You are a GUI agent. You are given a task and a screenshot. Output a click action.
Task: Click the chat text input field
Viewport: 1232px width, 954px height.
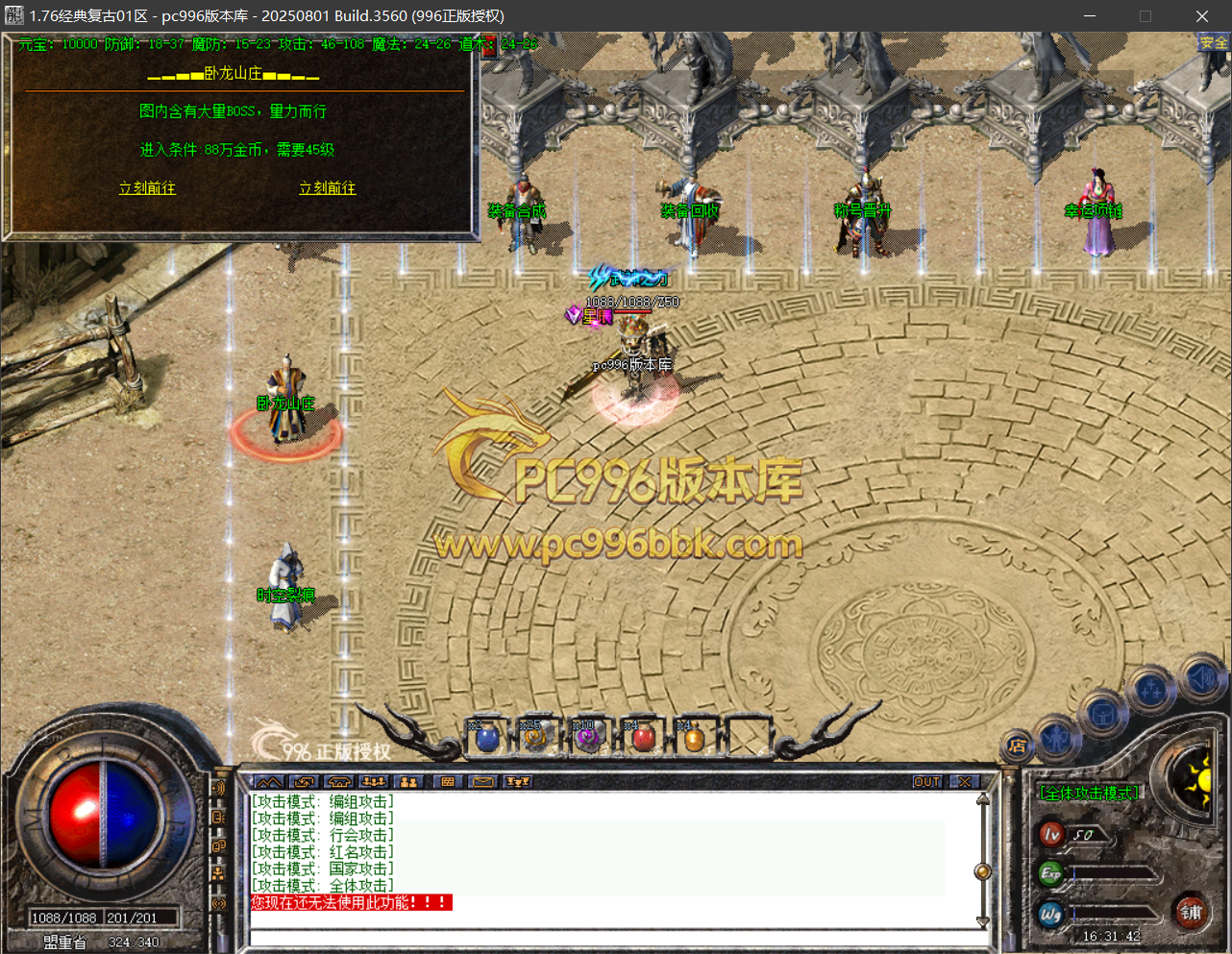(615, 938)
